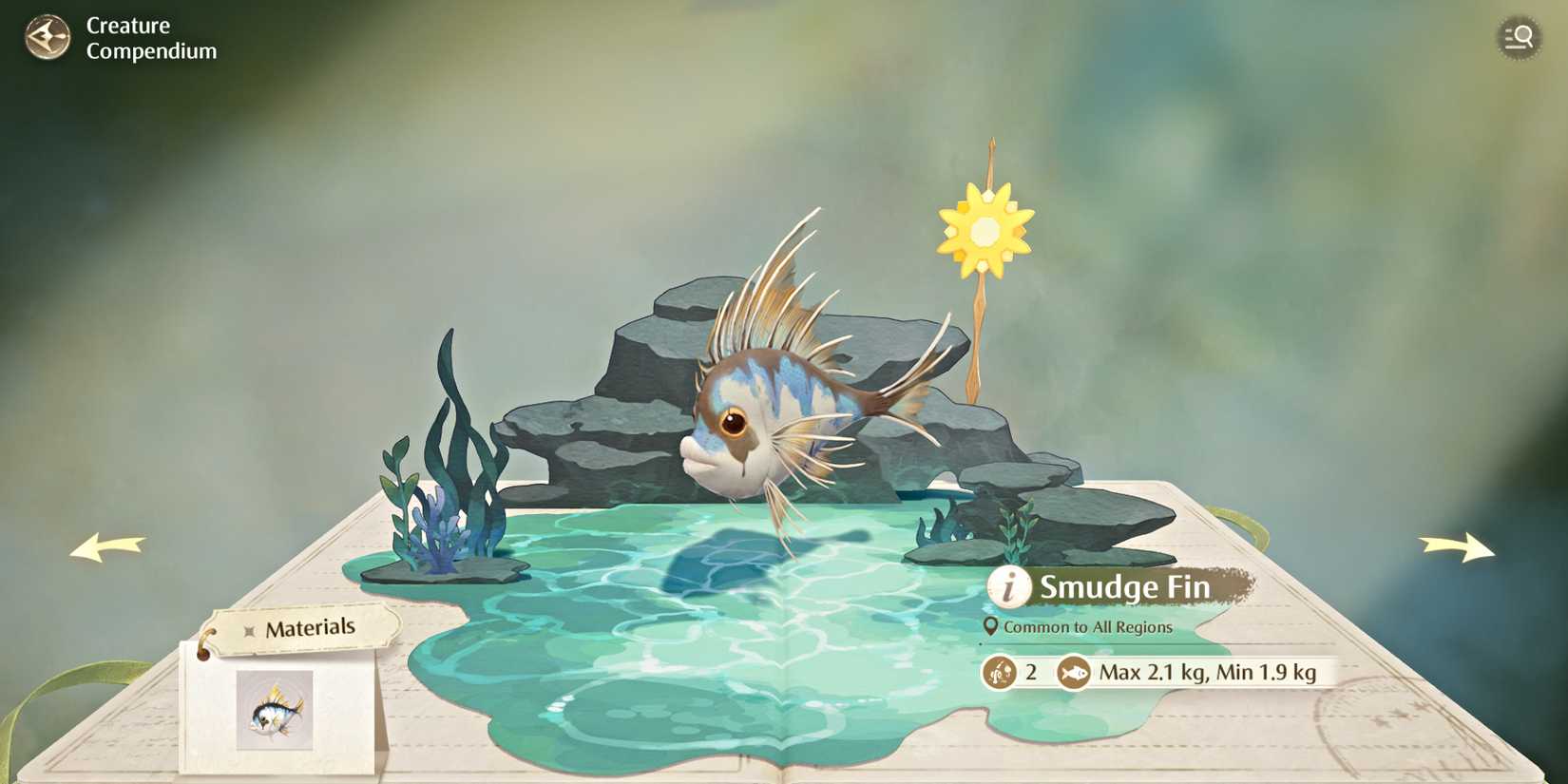Click the Common to All Regions label

(1090, 627)
